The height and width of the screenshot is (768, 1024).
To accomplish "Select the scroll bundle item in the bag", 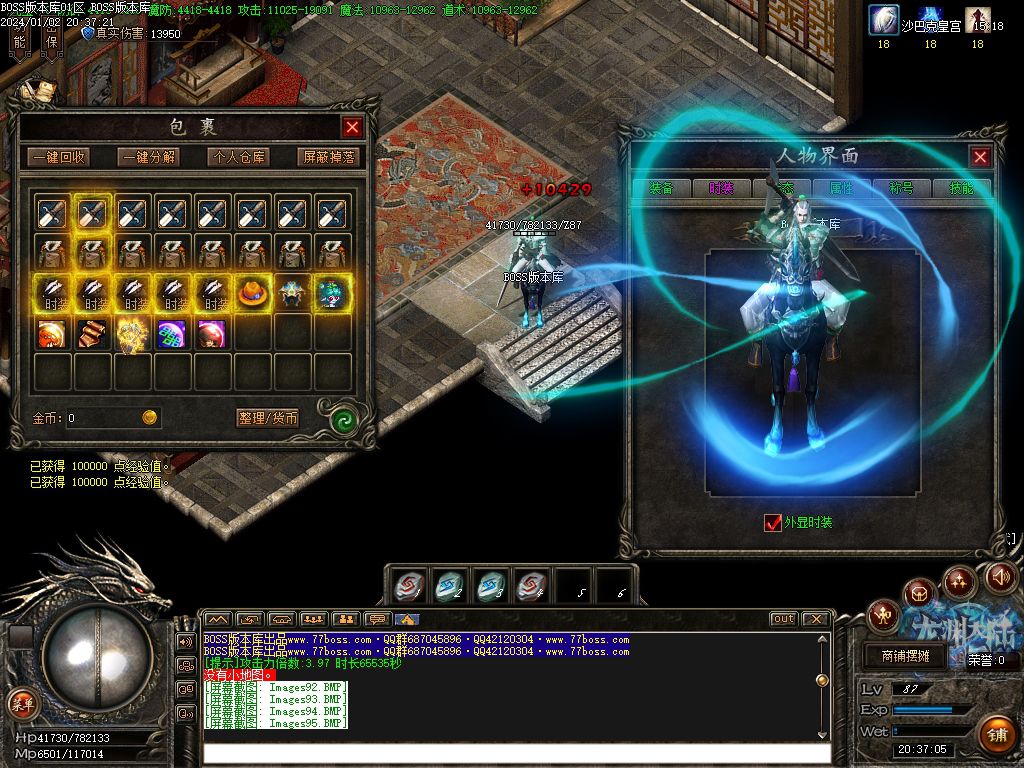I will [93, 333].
